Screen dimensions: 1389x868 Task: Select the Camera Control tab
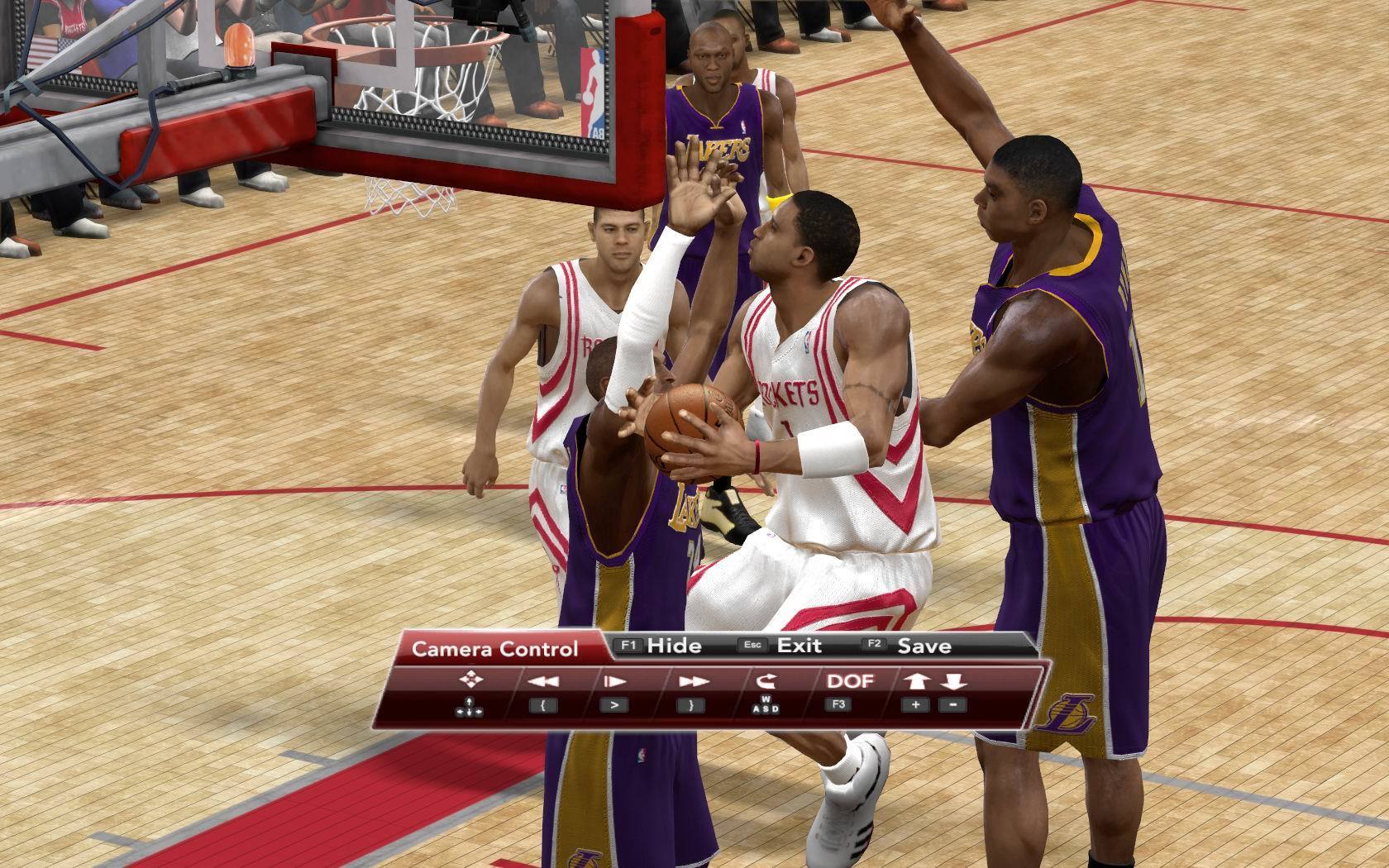(x=494, y=649)
